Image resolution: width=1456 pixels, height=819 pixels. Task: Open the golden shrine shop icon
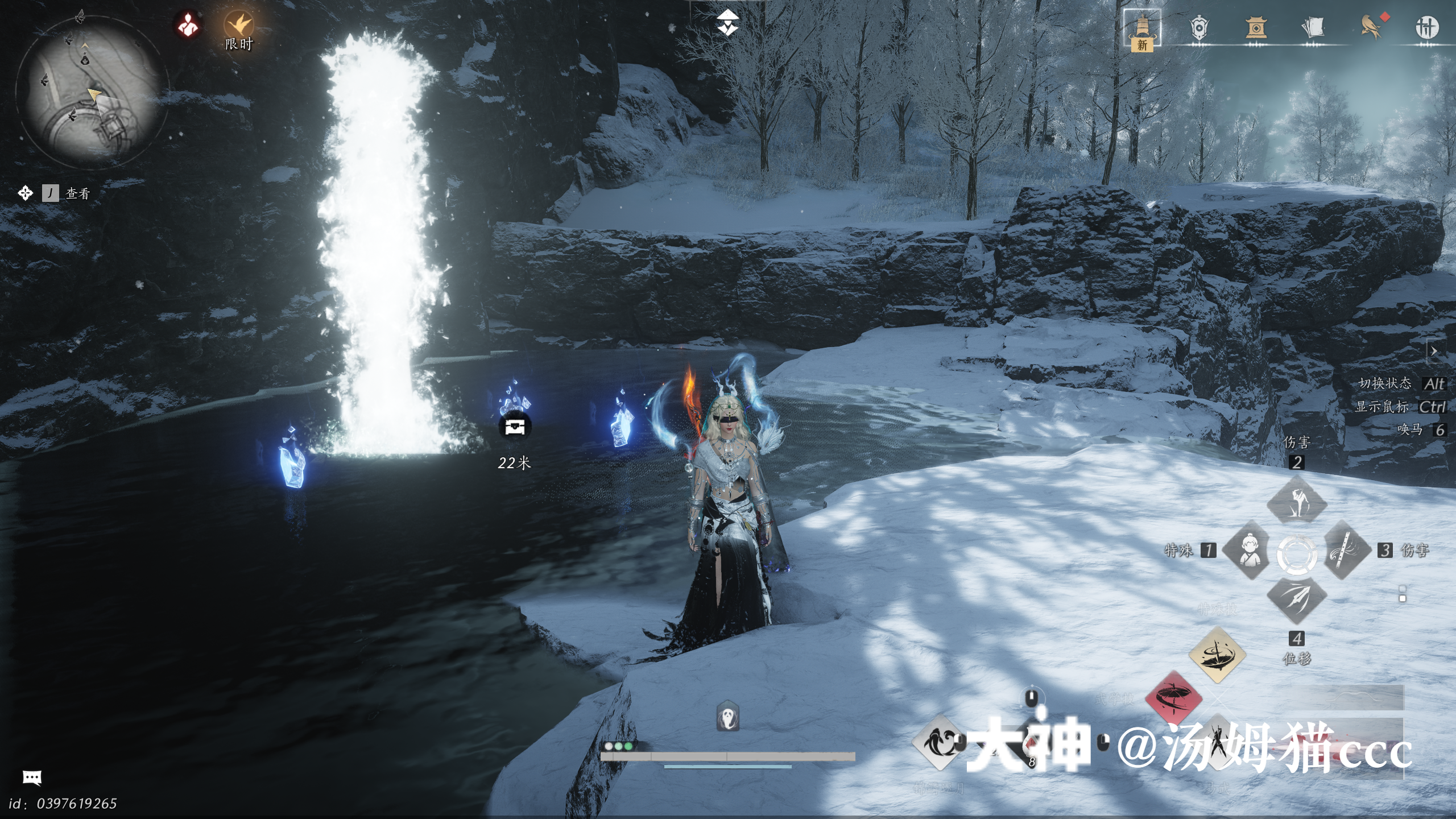click(x=1256, y=28)
